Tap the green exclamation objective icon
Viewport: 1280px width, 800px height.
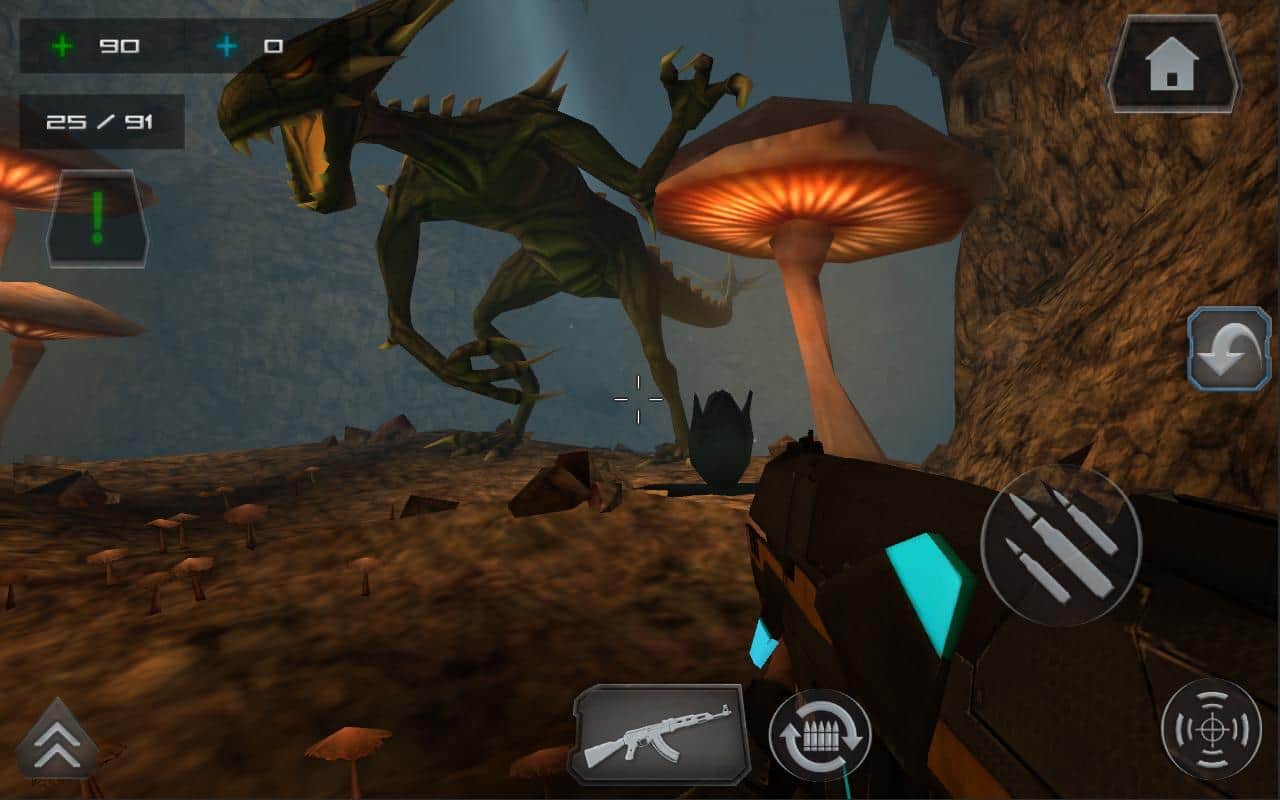pos(97,218)
